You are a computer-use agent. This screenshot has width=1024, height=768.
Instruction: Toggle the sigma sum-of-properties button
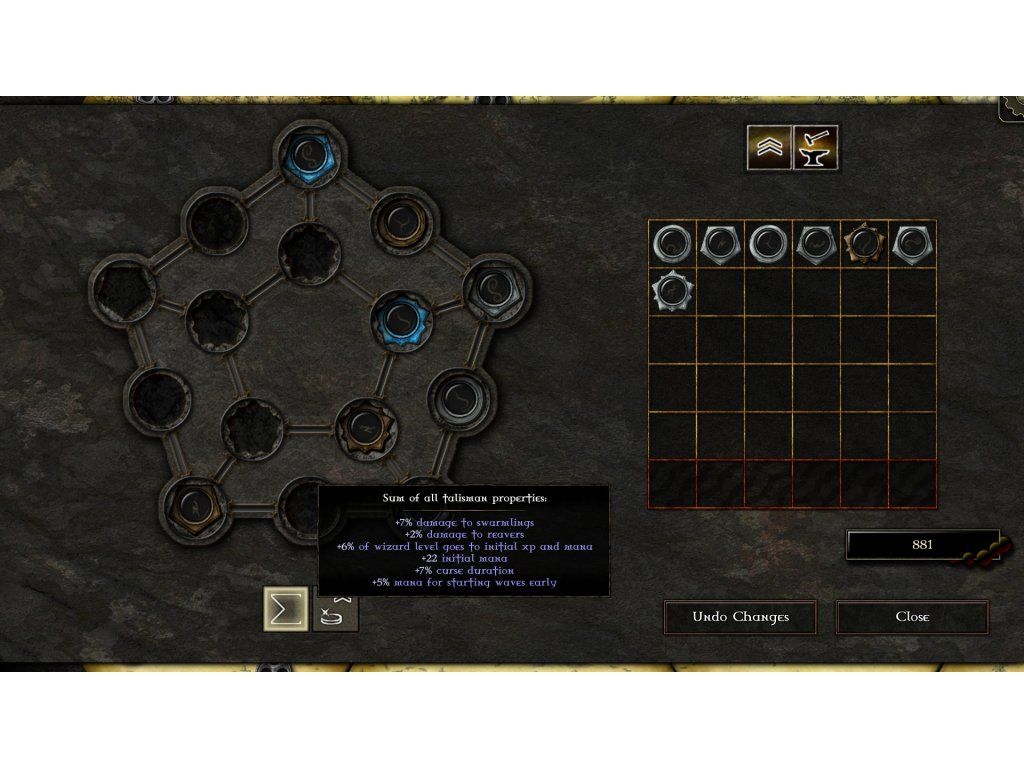pos(285,609)
